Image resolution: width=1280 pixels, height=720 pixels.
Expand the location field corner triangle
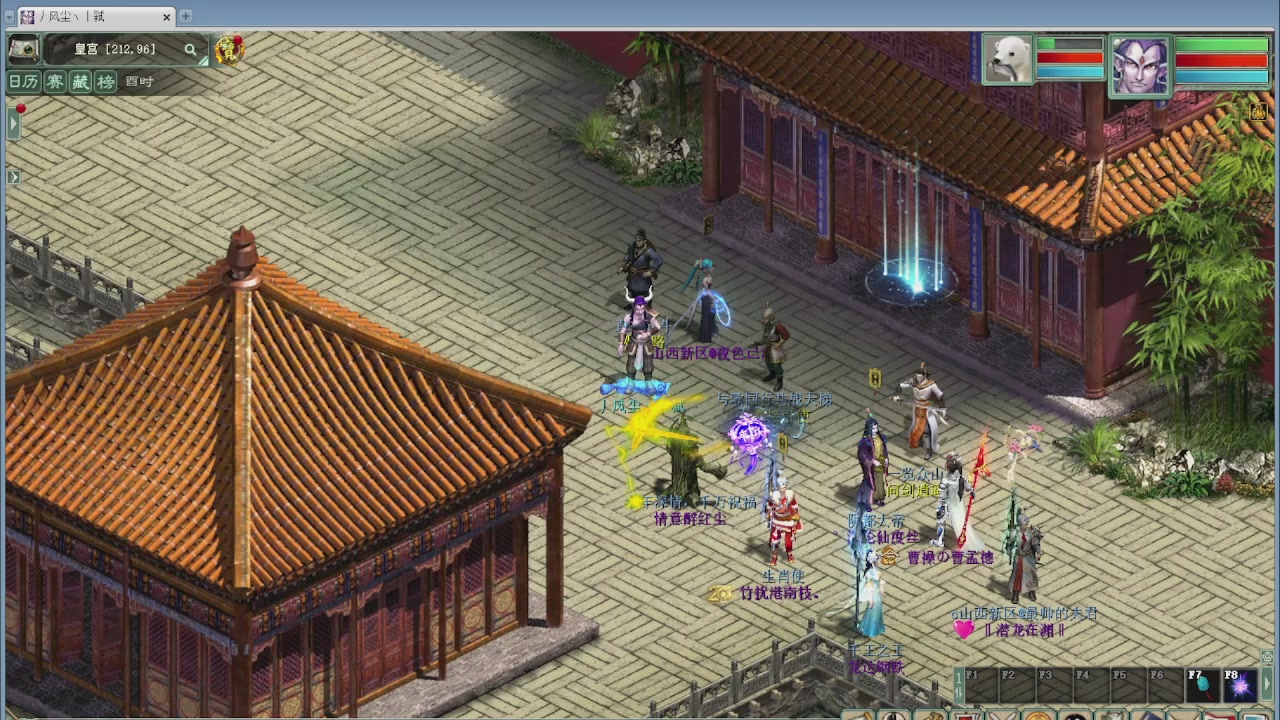[203, 61]
